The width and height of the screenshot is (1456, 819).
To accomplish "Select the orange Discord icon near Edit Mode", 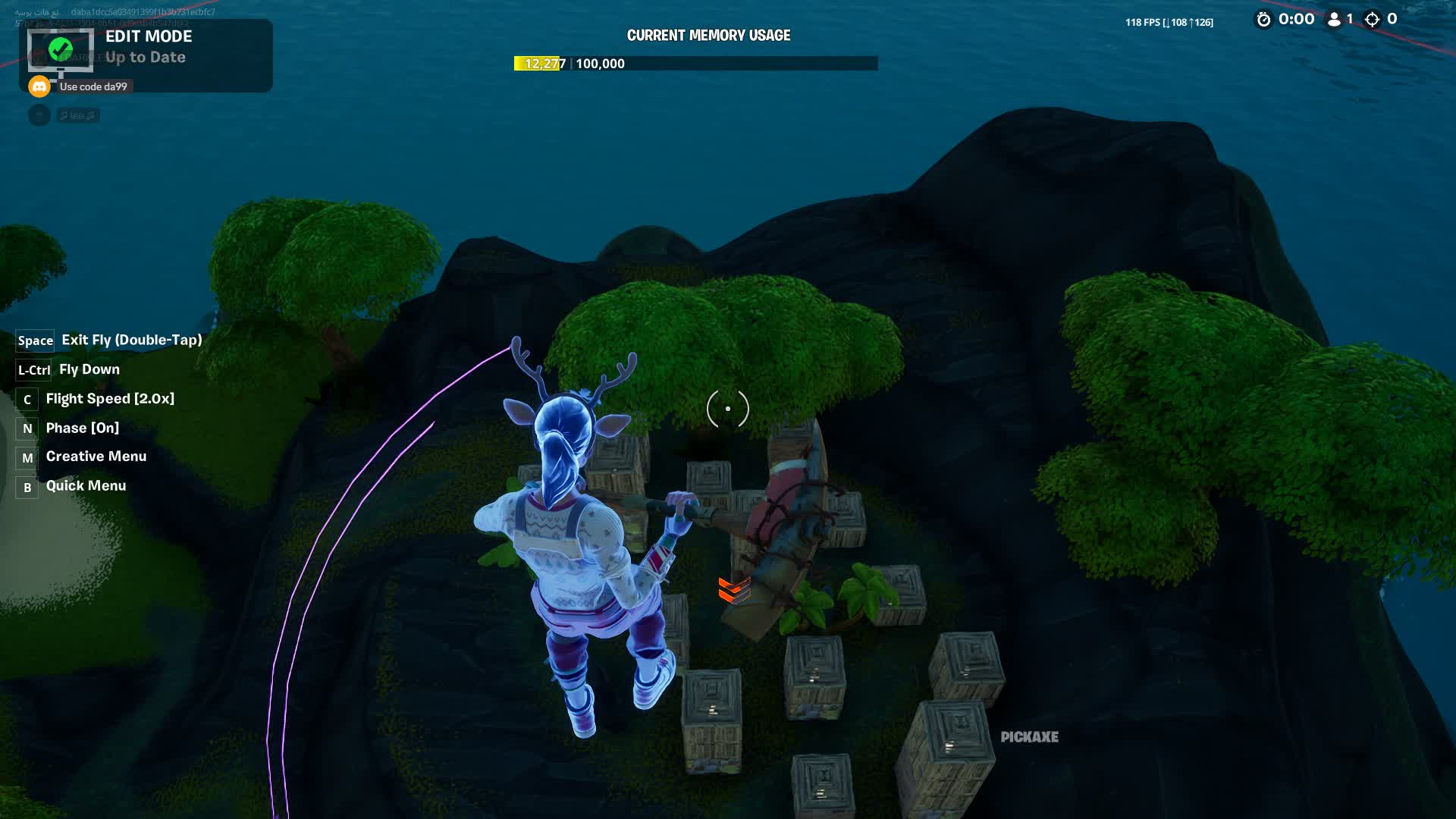I will point(39,86).
